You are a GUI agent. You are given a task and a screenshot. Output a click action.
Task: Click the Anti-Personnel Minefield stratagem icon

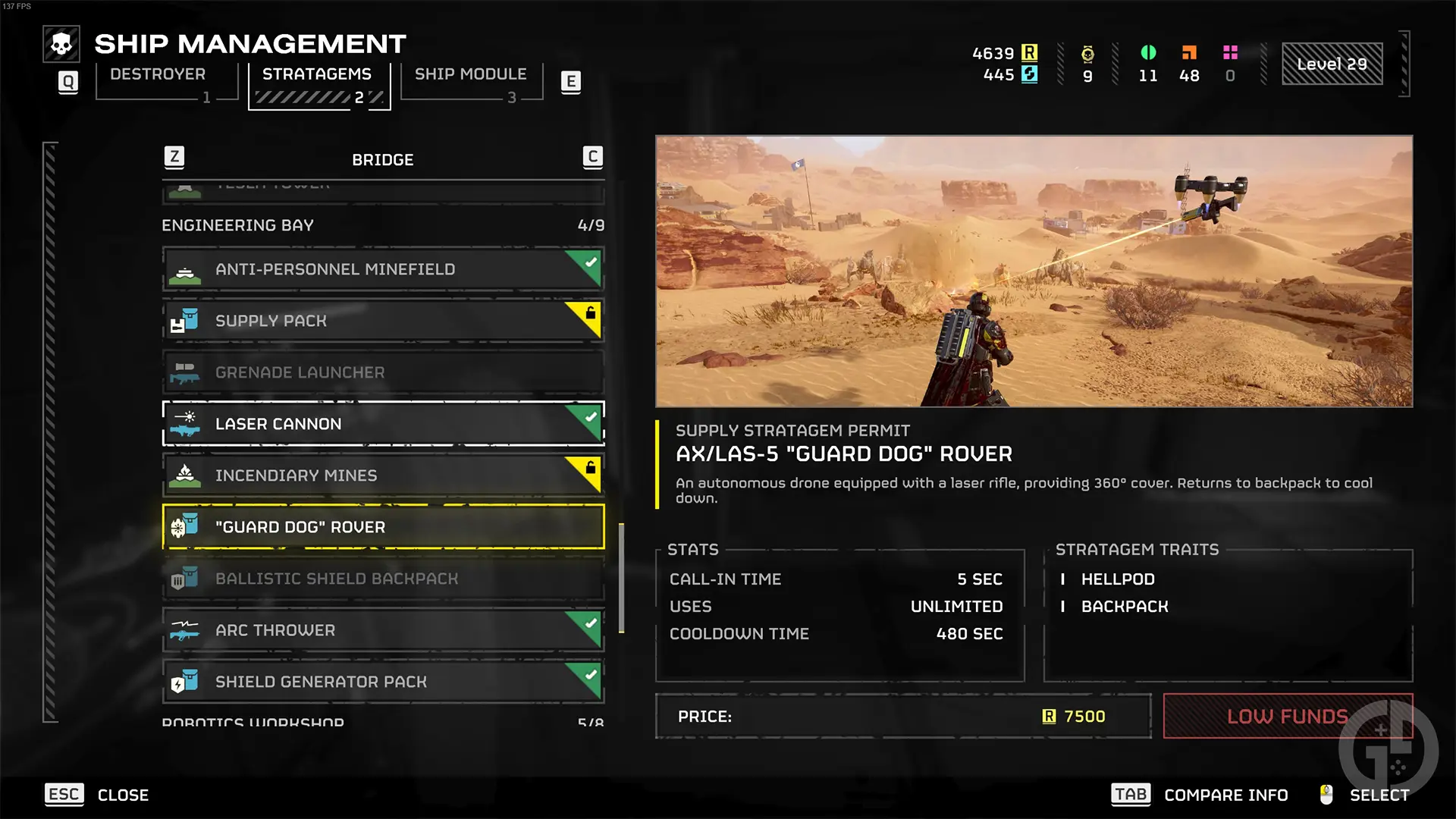click(185, 269)
